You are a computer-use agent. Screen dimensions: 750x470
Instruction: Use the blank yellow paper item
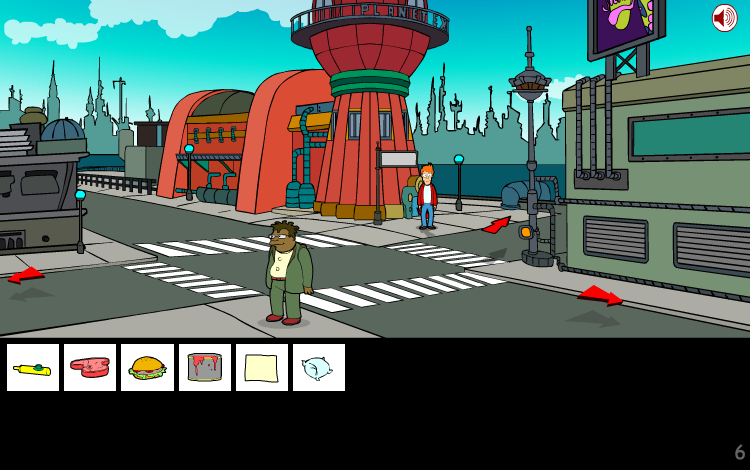262,368
